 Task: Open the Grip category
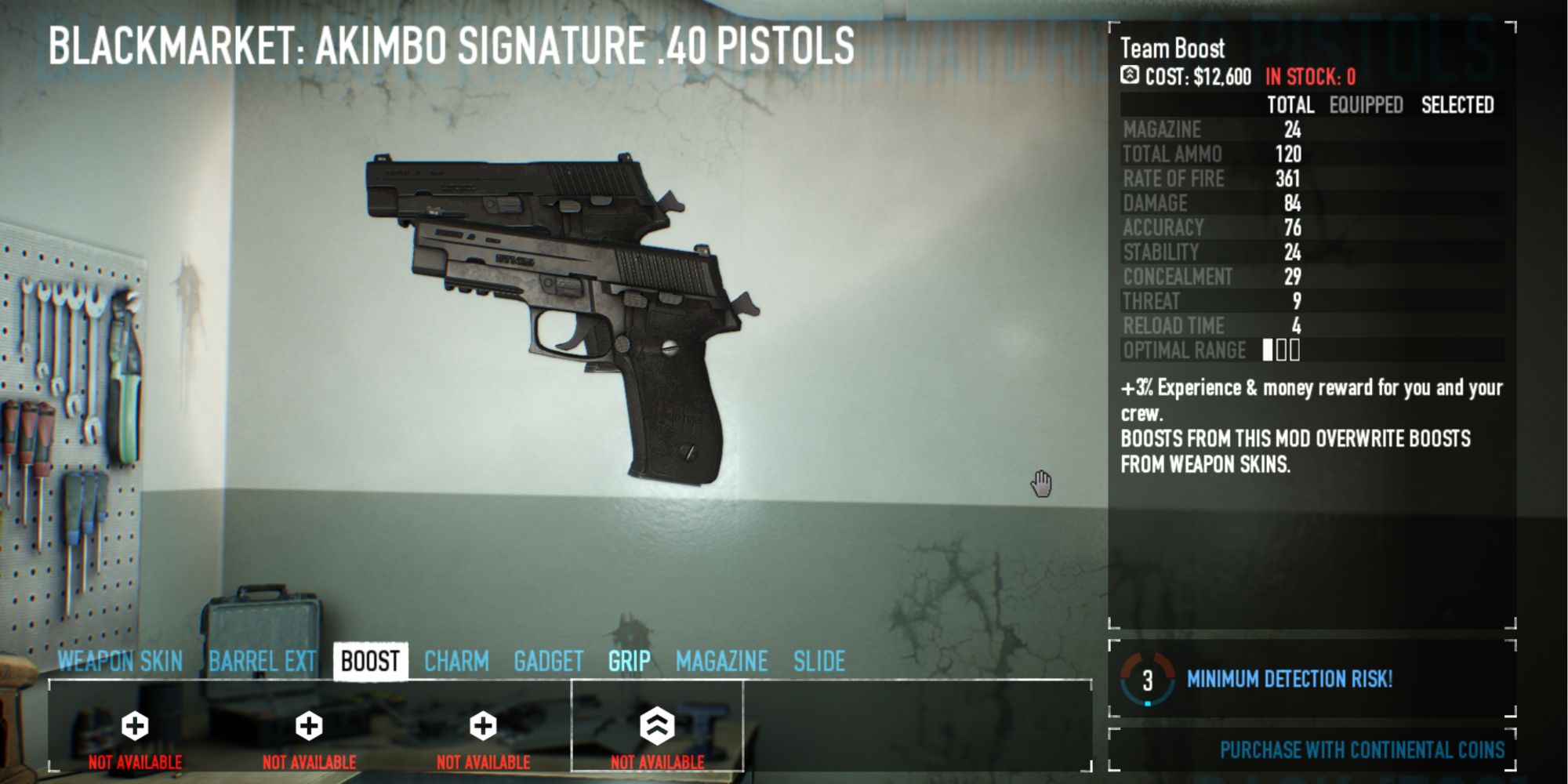[629, 662]
